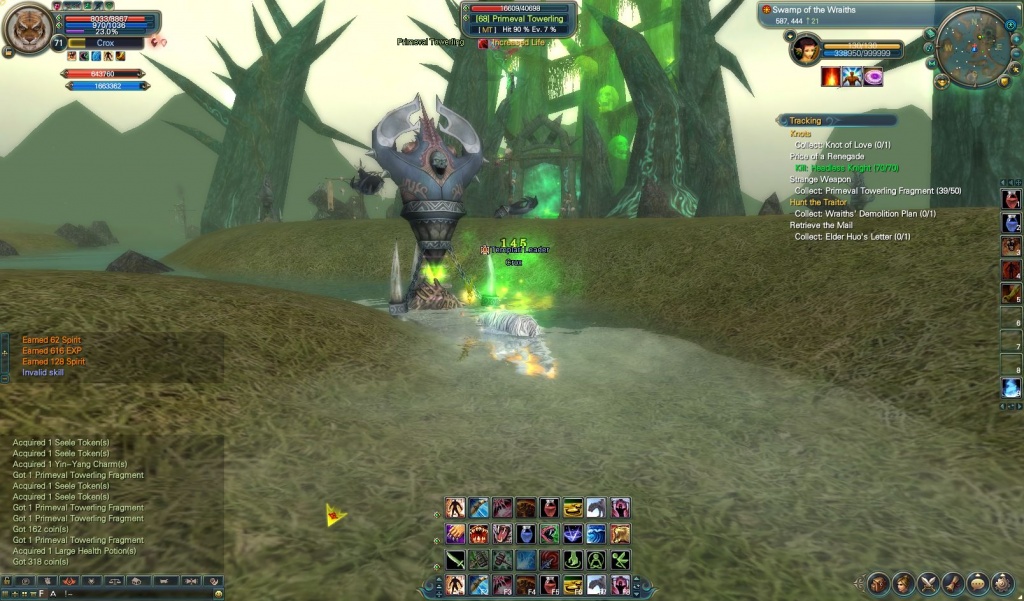Open the crossed swords menu button
Image resolution: width=1024 pixels, height=601 pixels.
coord(927,583)
